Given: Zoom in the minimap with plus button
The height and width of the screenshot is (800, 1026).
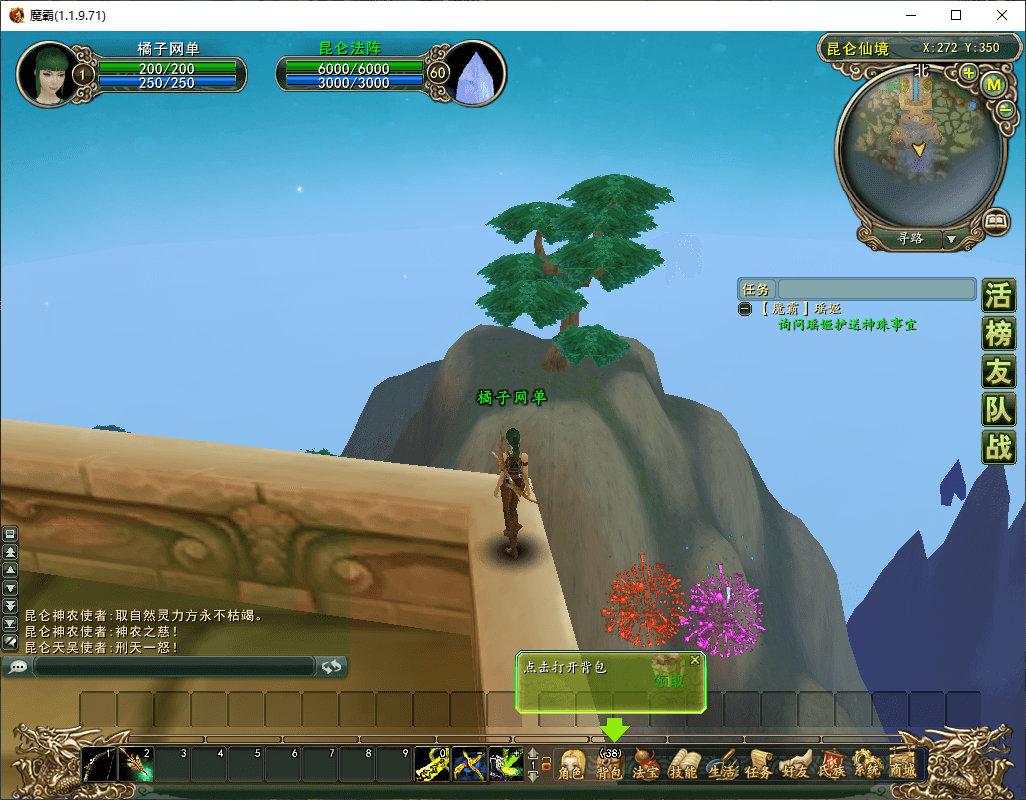Looking at the screenshot, I should pos(969,73).
